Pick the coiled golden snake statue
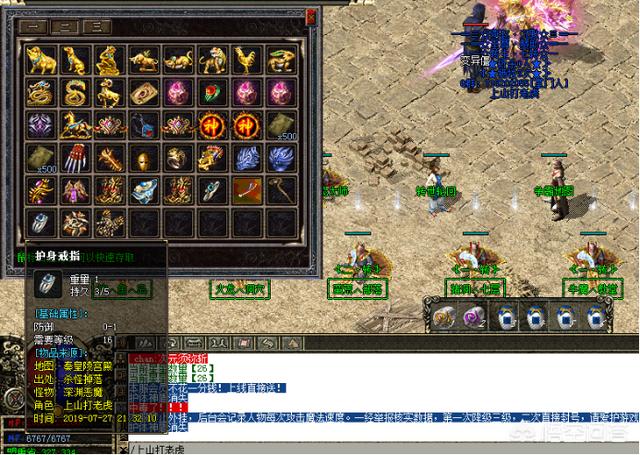Image resolution: width=640 pixels, height=455 pixels. coord(76,93)
